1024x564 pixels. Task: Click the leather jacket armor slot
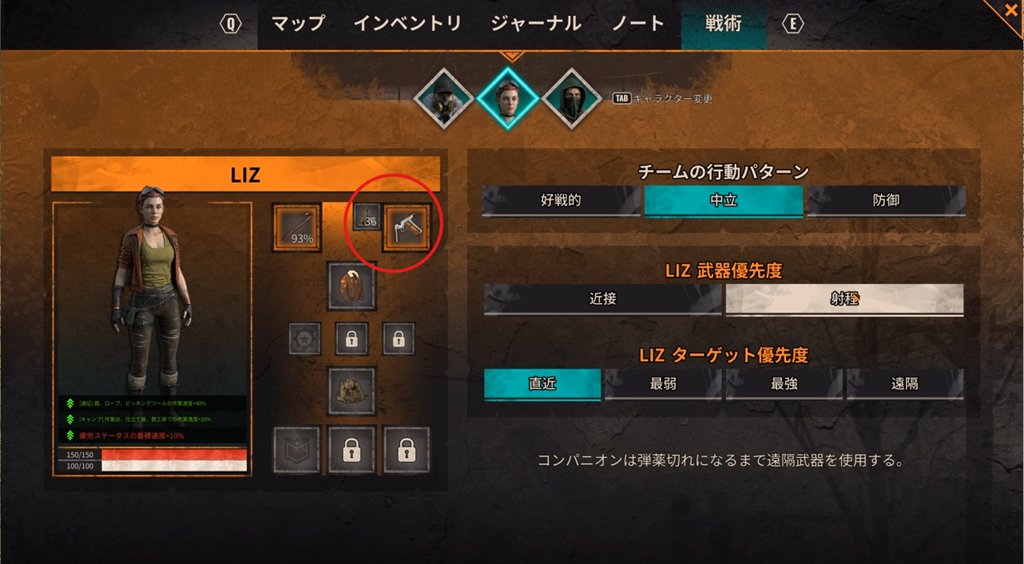pos(352,287)
